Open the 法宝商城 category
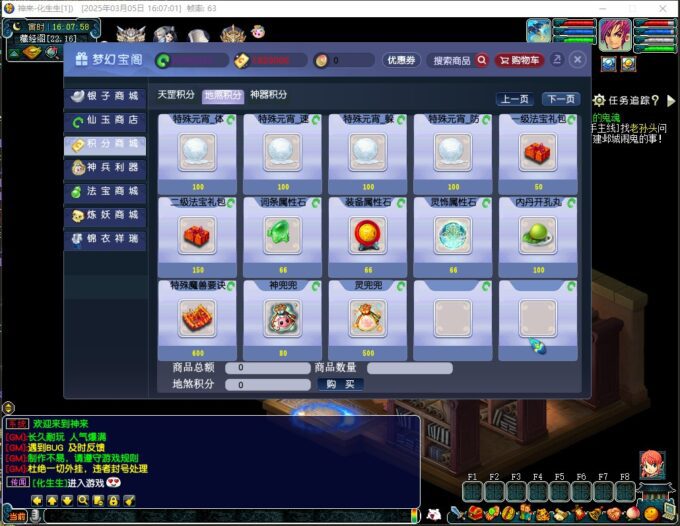Screen dimensions: 680x526 104,192
